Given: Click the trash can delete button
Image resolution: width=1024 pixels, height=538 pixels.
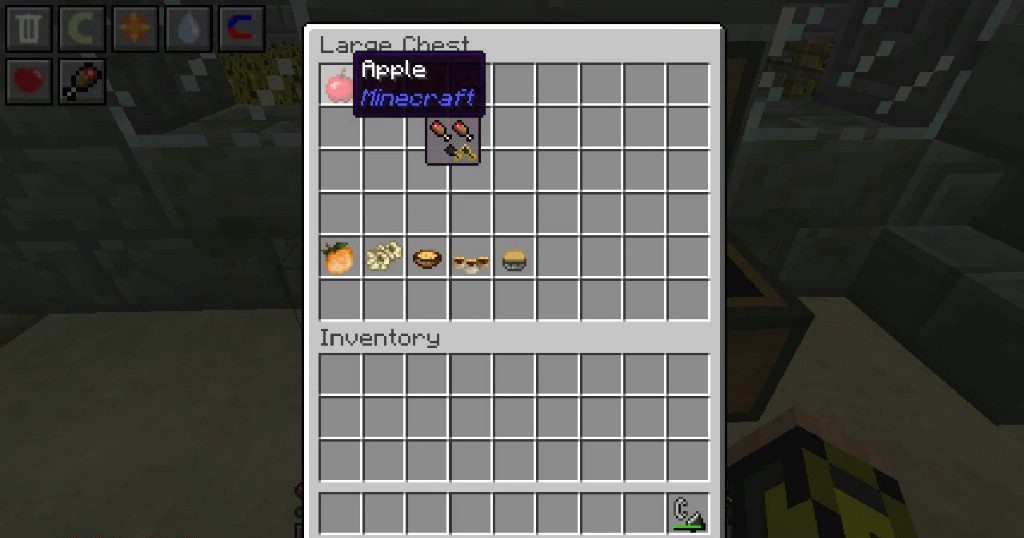Looking at the screenshot, I should pyautogui.click(x=29, y=29).
